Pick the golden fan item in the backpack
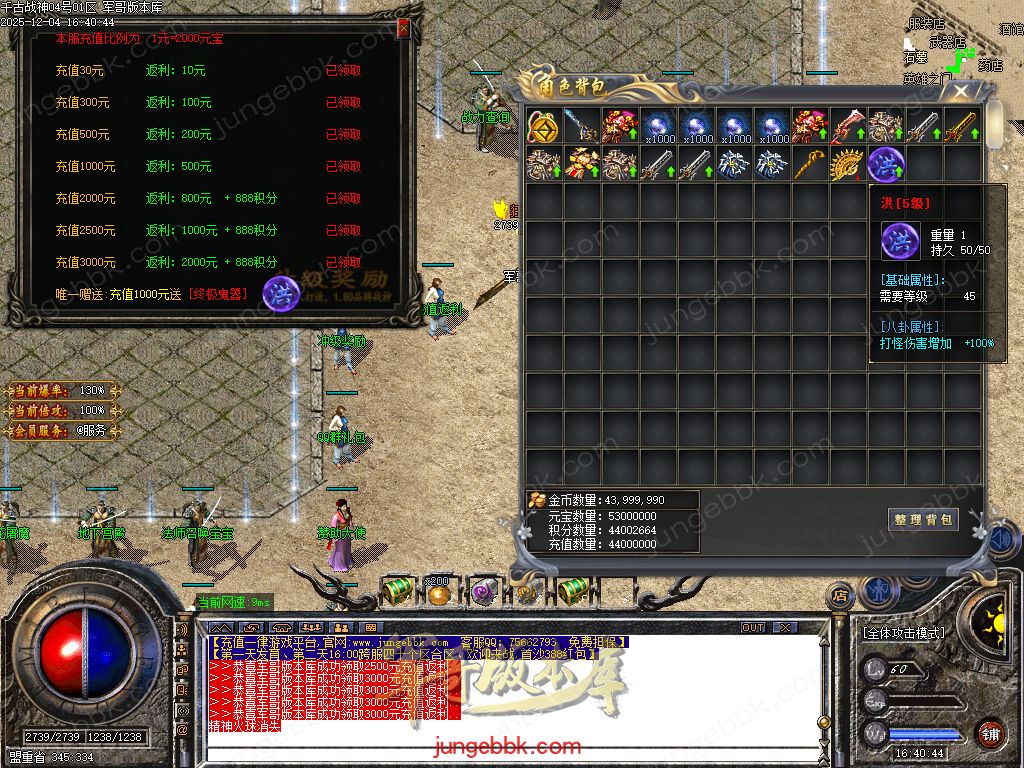 tap(848, 165)
